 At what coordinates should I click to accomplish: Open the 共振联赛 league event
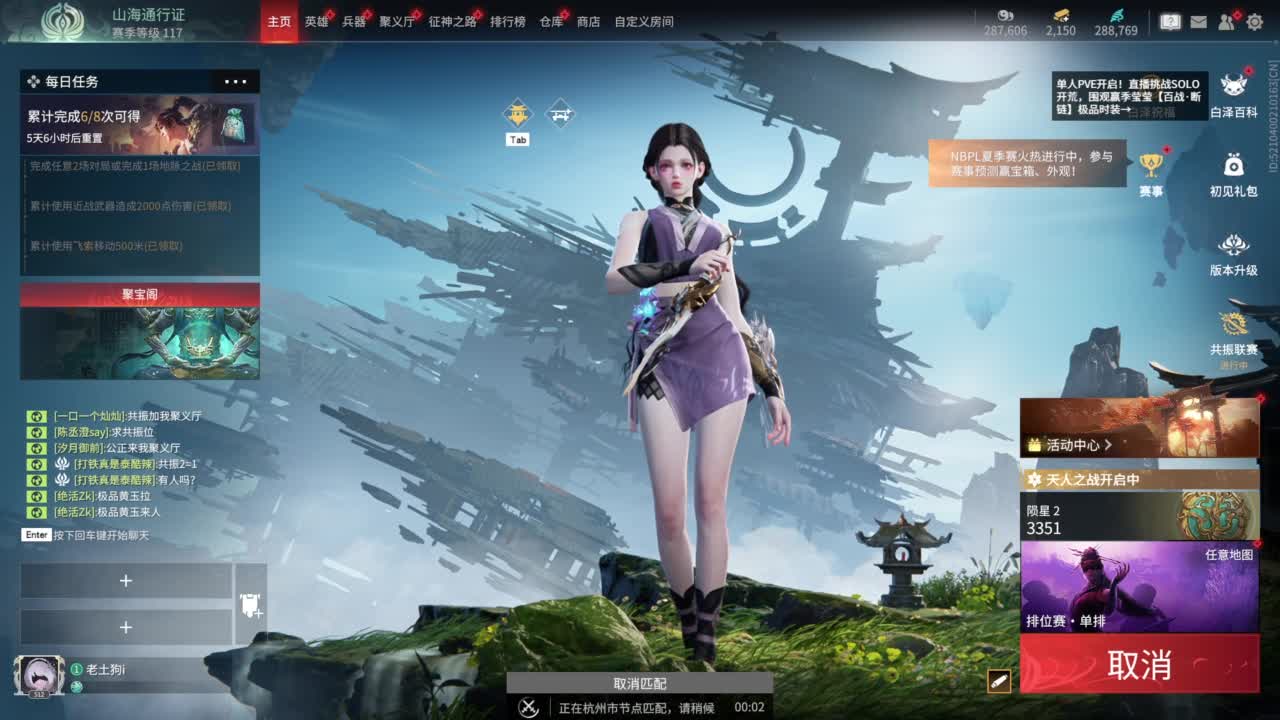click(1234, 330)
